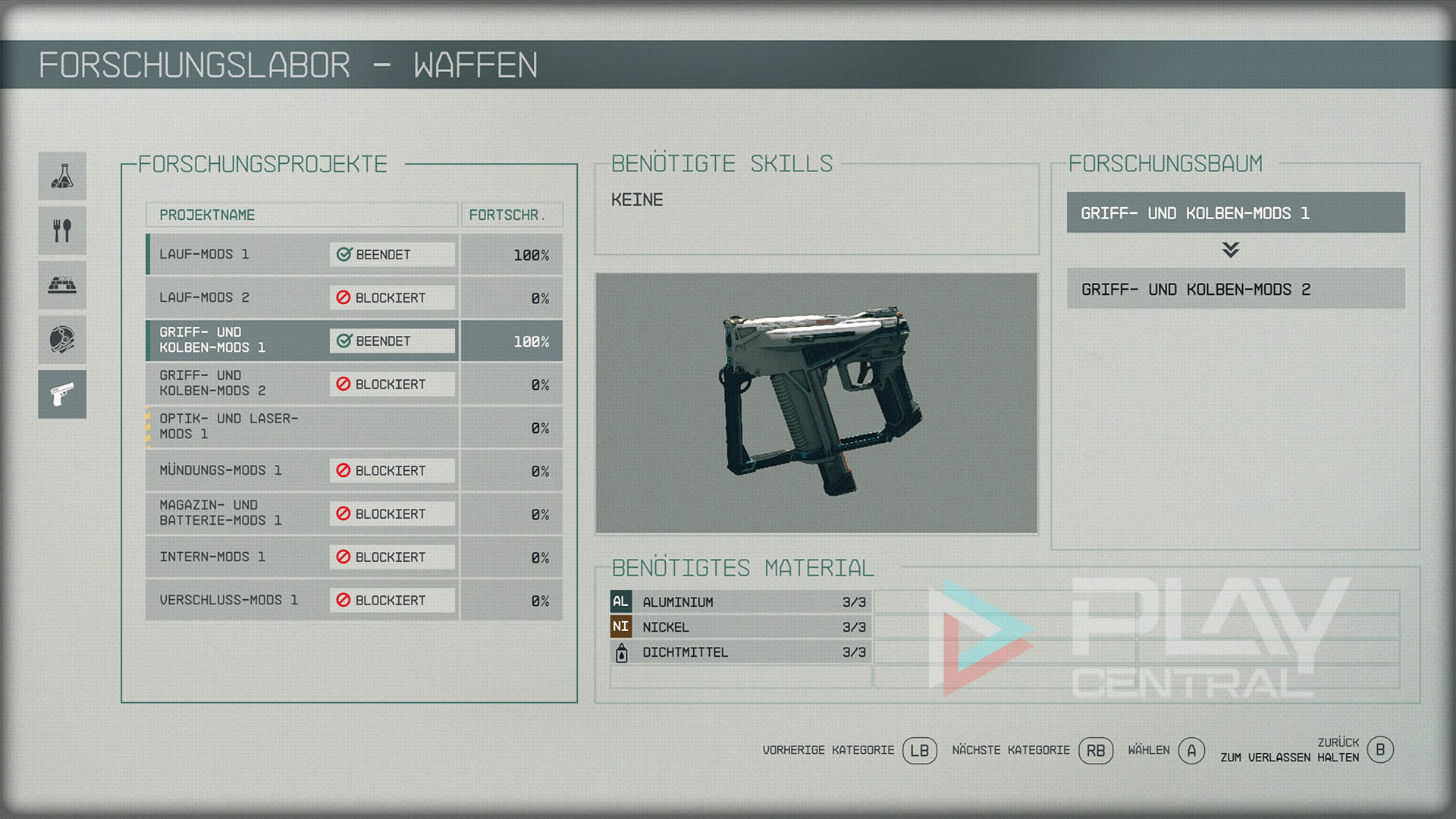Select the Aluminium material row

[x=740, y=602]
